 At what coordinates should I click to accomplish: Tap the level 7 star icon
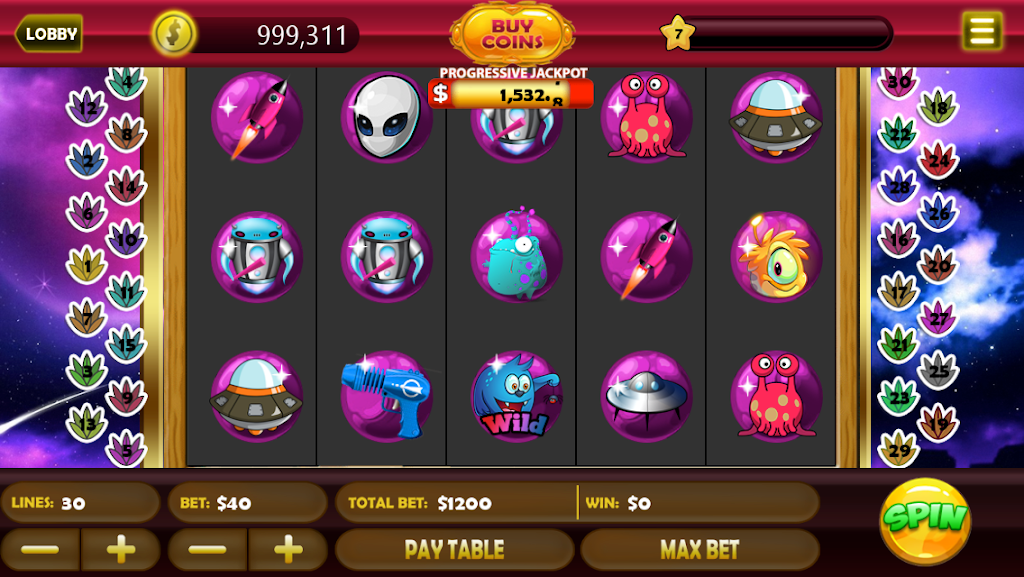point(678,34)
